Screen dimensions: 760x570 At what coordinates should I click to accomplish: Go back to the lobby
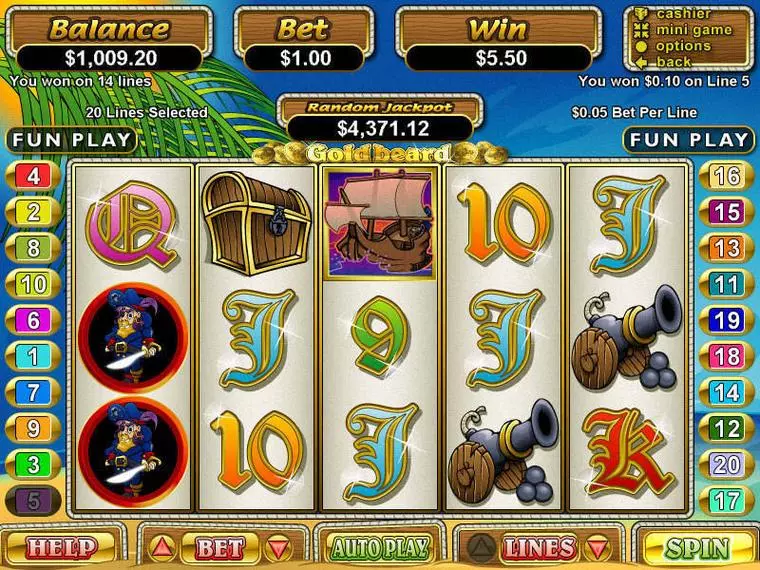tap(674, 61)
